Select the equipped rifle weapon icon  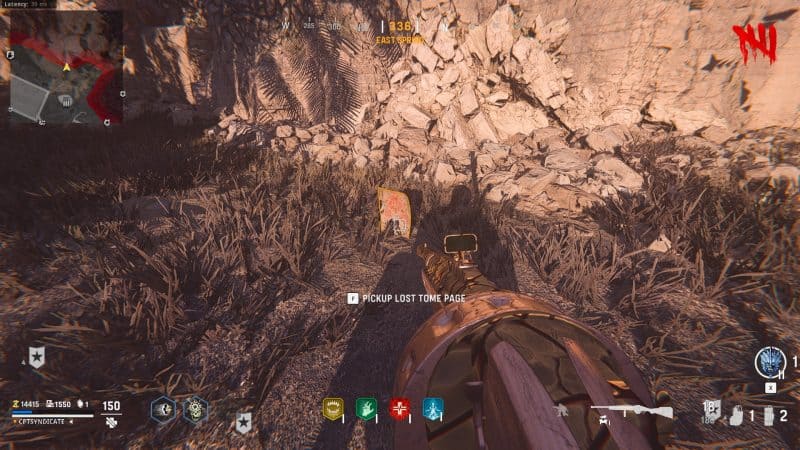point(627,410)
